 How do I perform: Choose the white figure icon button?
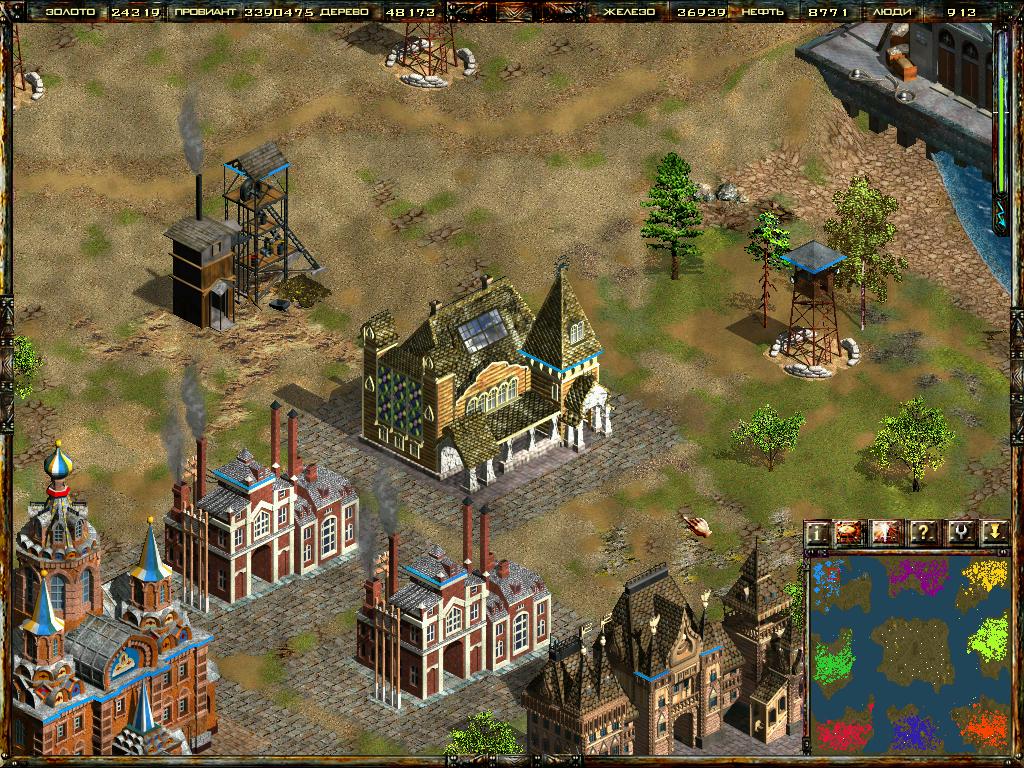click(x=887, y=533)
